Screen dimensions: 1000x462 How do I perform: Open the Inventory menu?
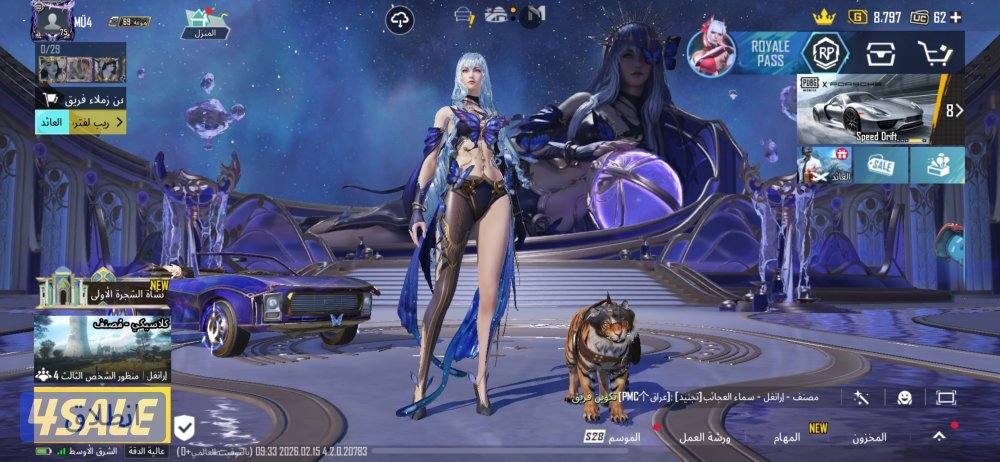[870, 438]
